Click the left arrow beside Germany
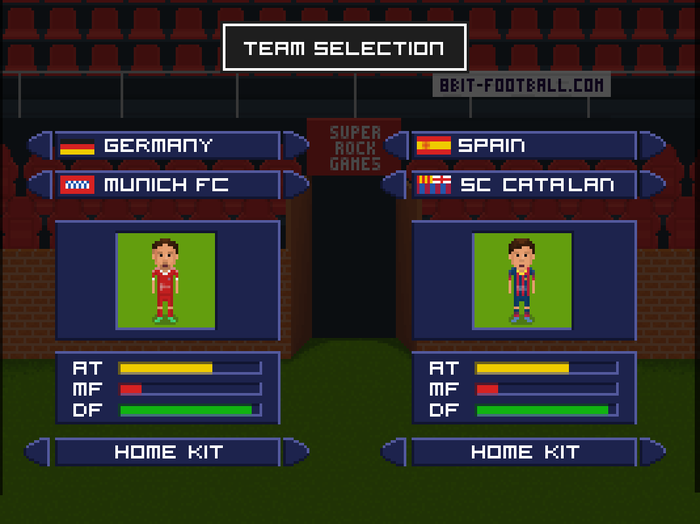The image size is (700, 524). tap(40, 146)
